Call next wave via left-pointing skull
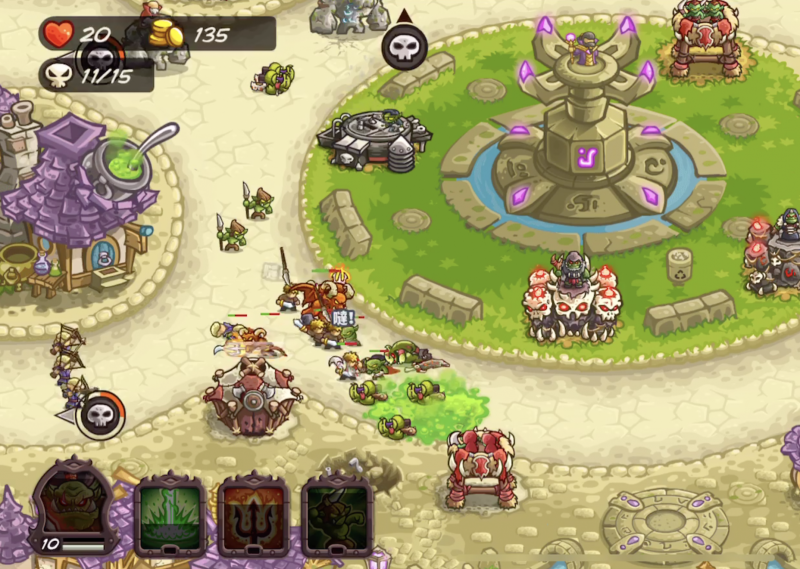The width and height of the screenshot is (800, 569). click(x=102, y=414)
